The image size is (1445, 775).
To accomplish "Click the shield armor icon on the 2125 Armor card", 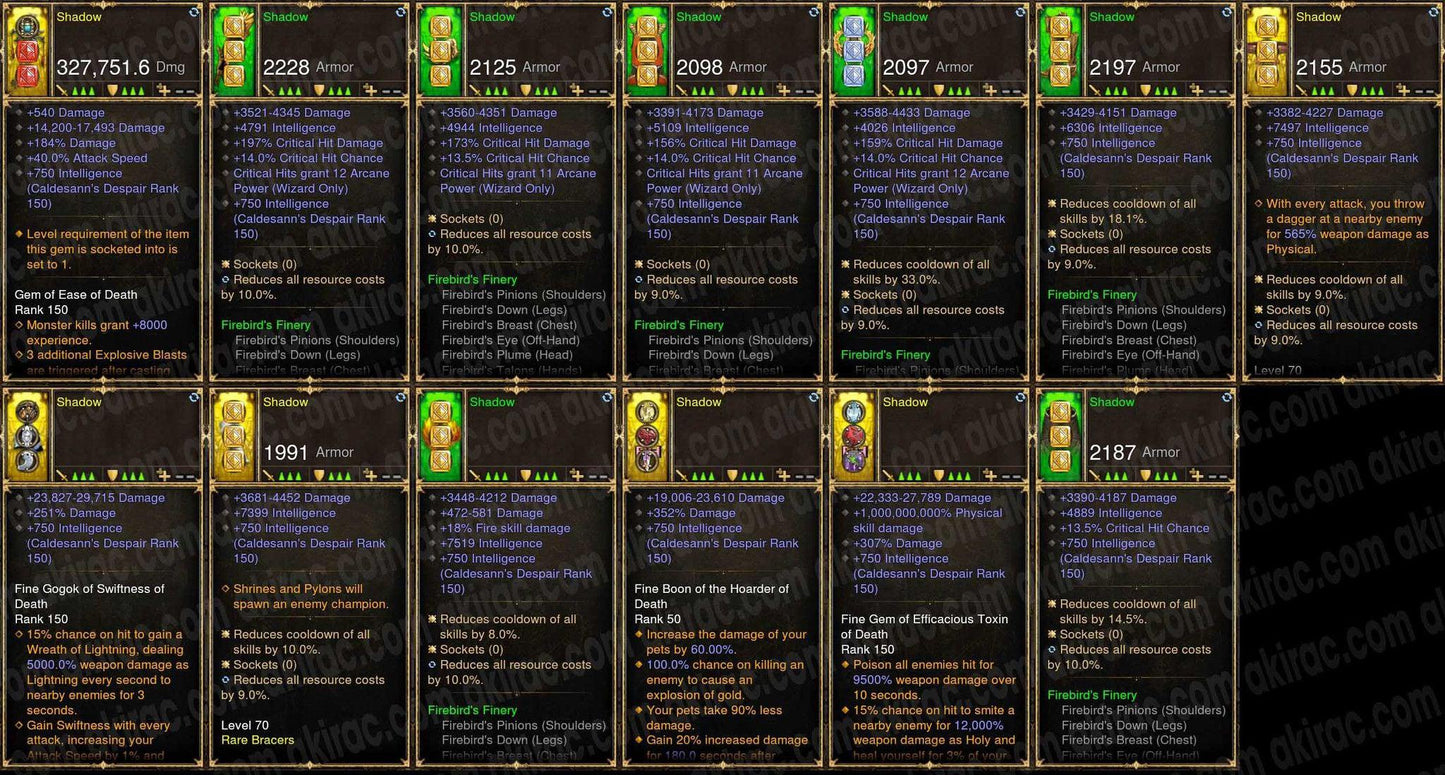I will click(526, 90).
